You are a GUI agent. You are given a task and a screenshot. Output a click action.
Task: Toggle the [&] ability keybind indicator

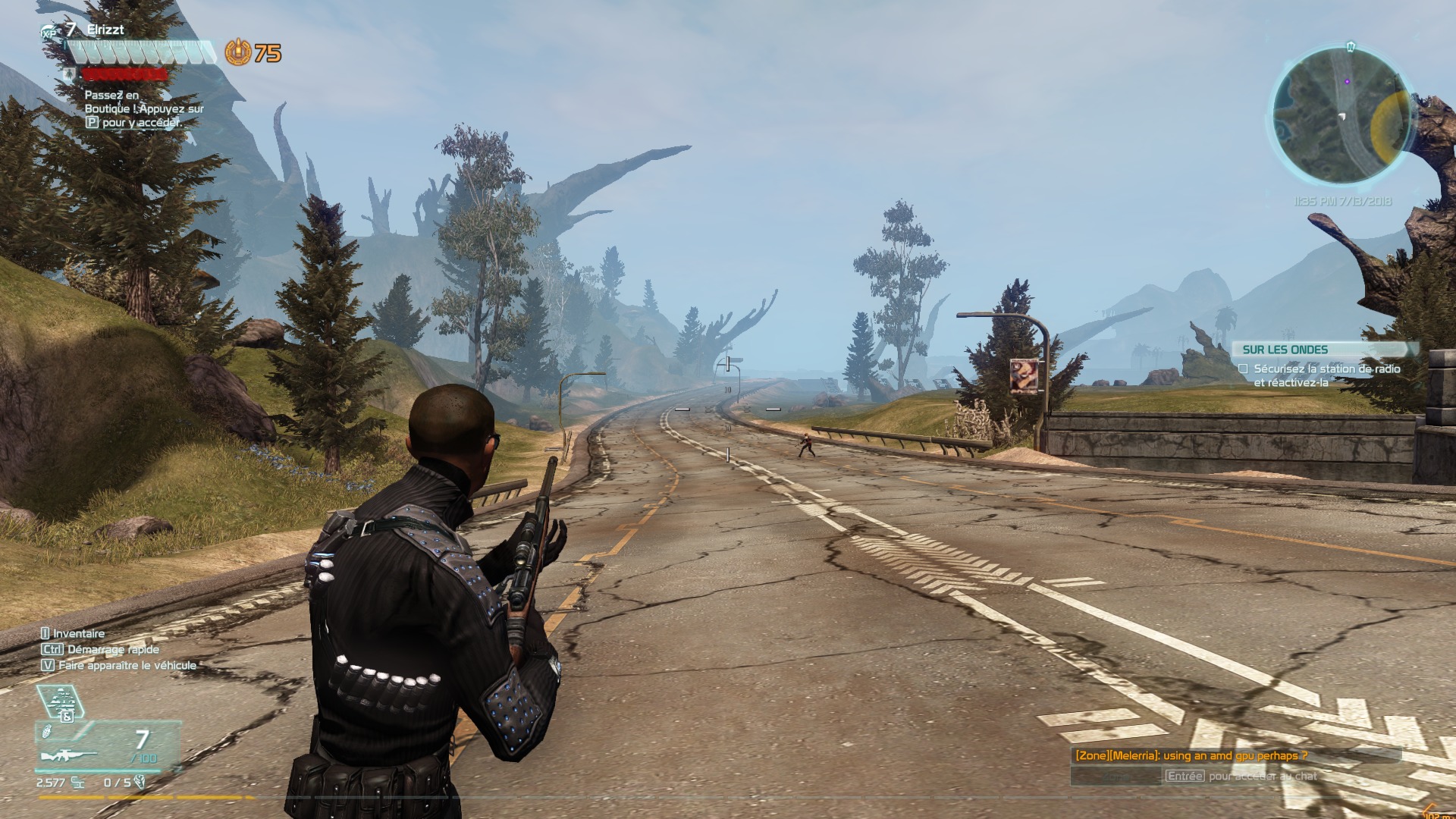click(x=67, y=717)
